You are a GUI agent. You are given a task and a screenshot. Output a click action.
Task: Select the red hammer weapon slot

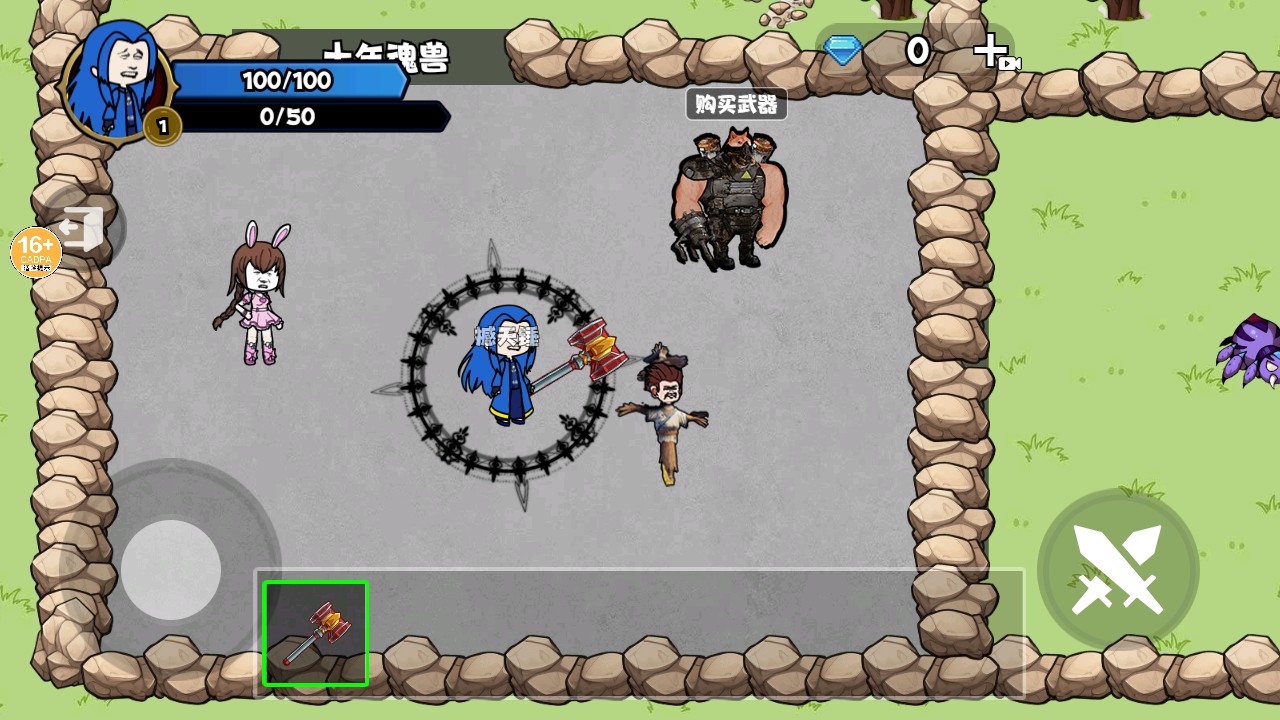coord(315,634)
